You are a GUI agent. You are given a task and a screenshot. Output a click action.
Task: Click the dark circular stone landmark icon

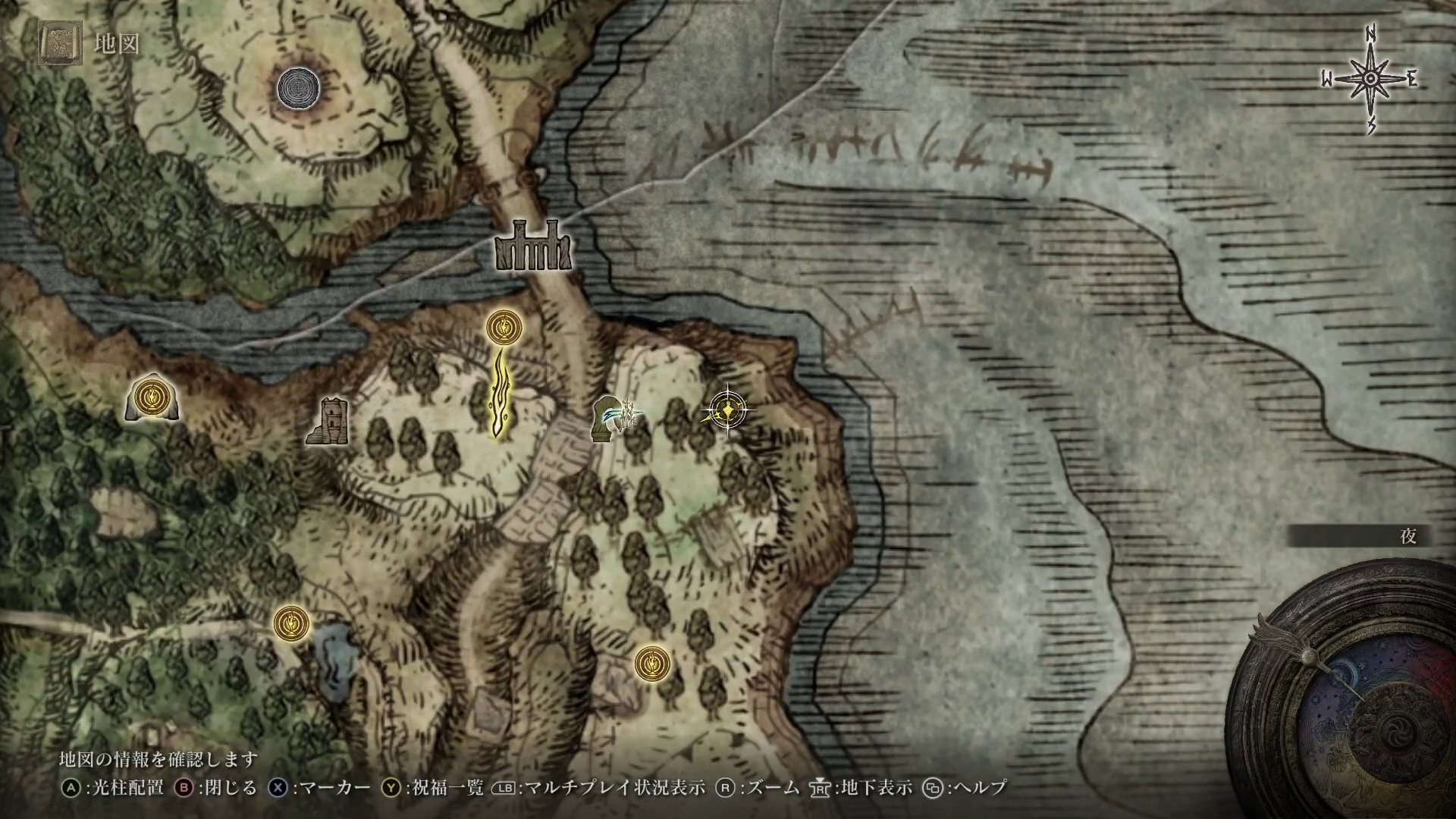tap(298, 88)
